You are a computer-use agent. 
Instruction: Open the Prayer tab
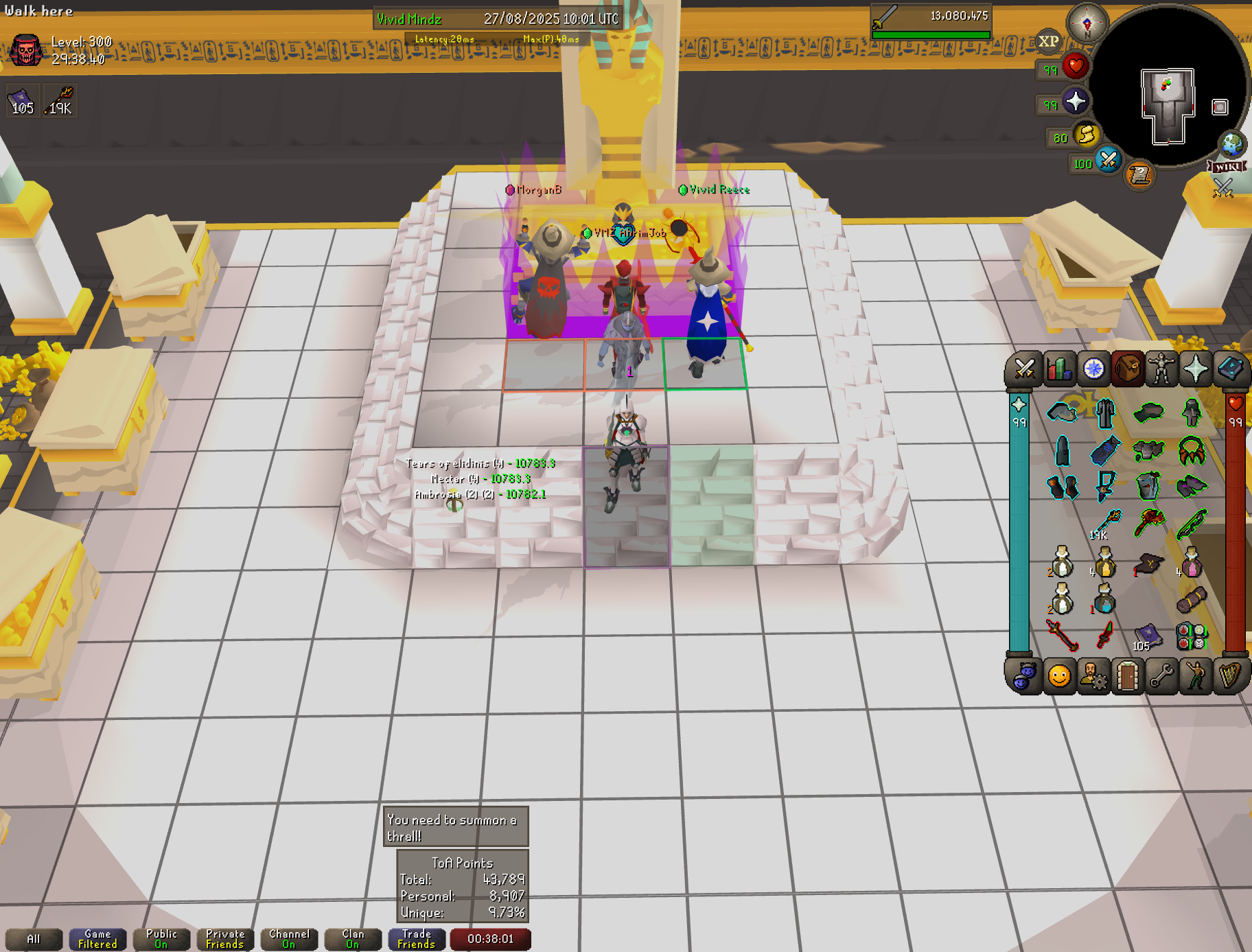pos(1195,369)
